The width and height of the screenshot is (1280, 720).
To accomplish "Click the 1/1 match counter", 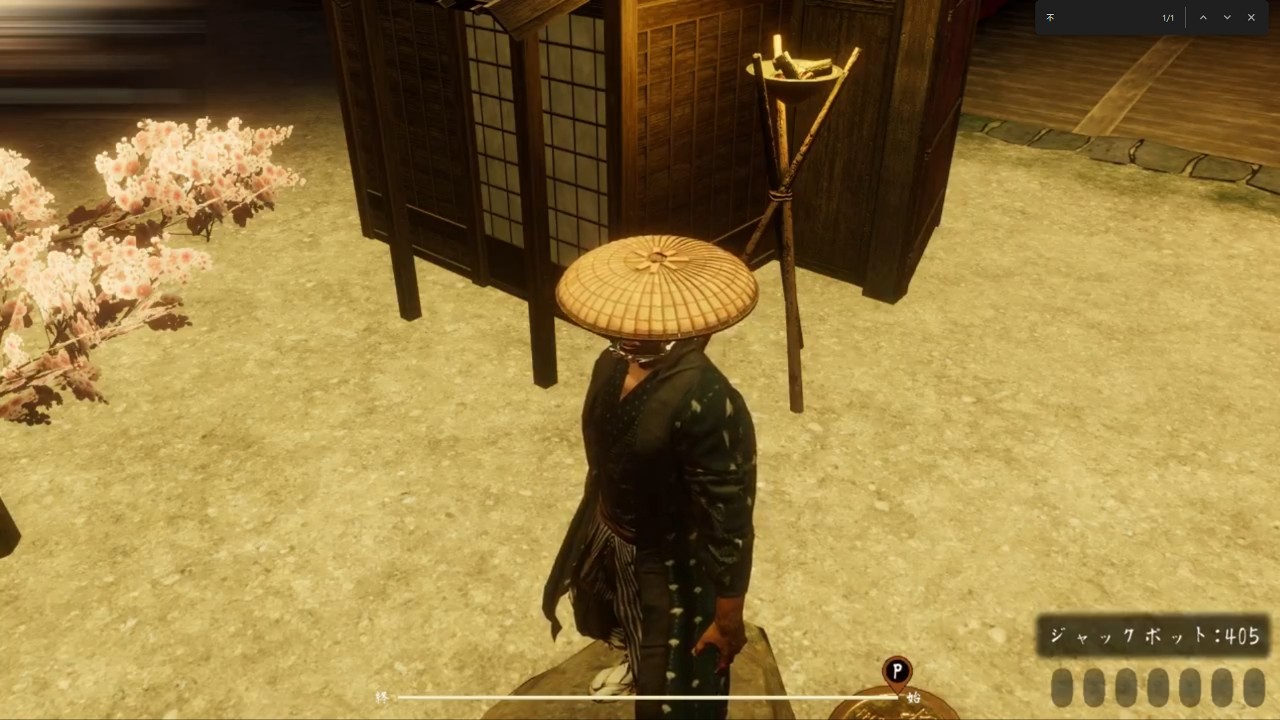I will (x=1168, y=17).
